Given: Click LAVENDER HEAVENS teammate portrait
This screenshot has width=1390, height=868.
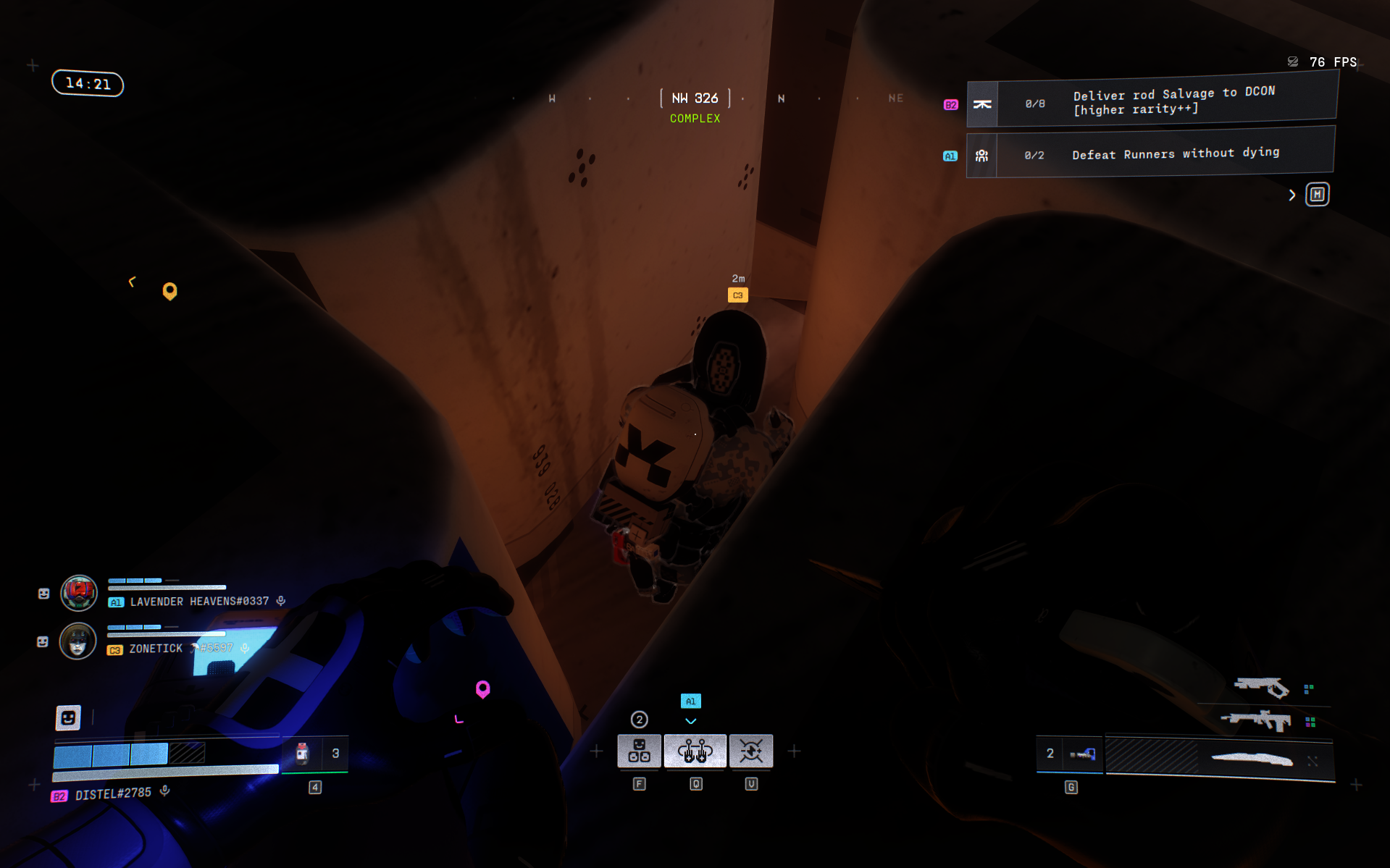Looking at the screenshot, I should 79,594.
